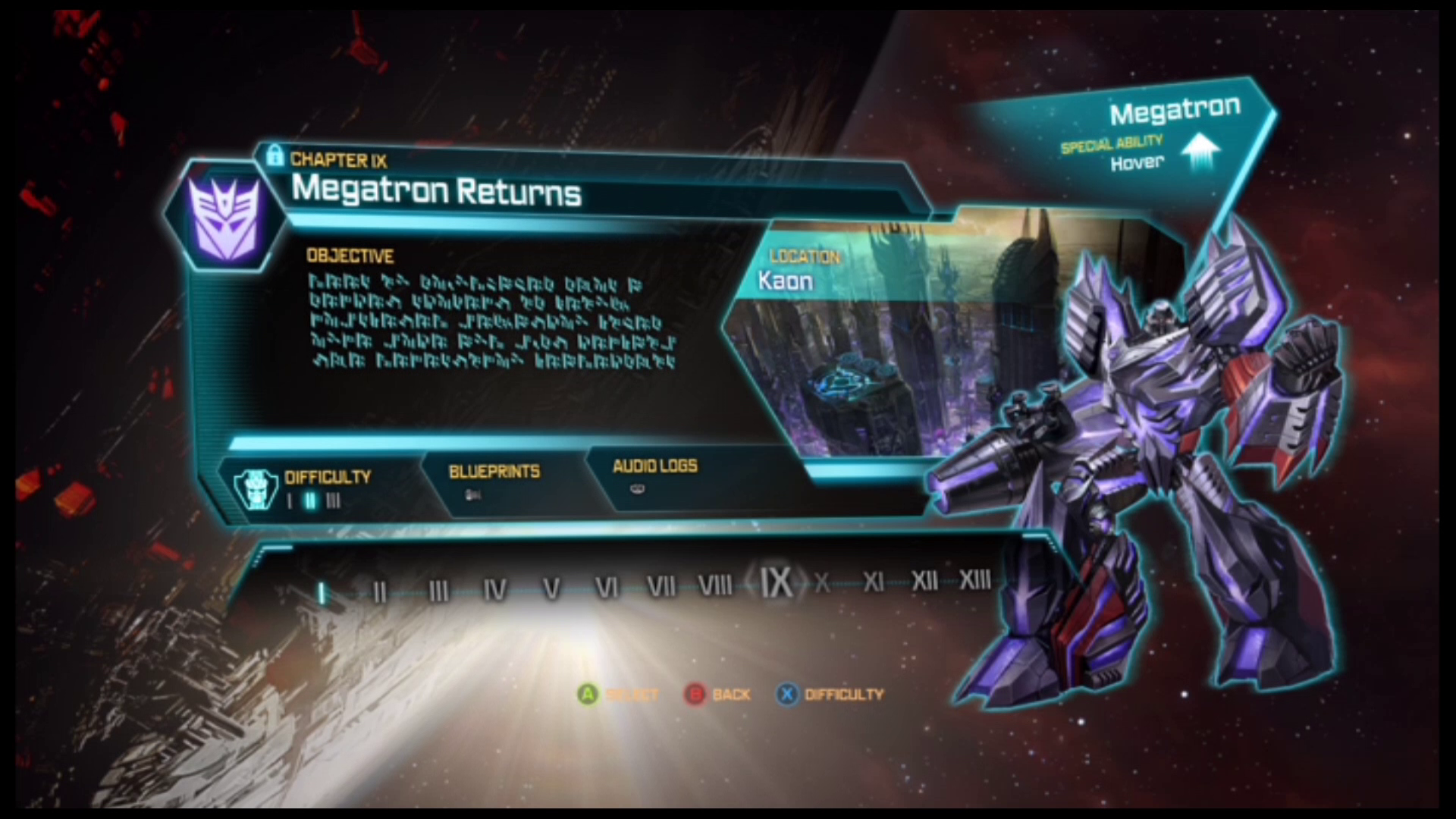The width and height of the screenshot is (1456, 819).
Task: Go to chapter XI
Action: coord(873,582)
